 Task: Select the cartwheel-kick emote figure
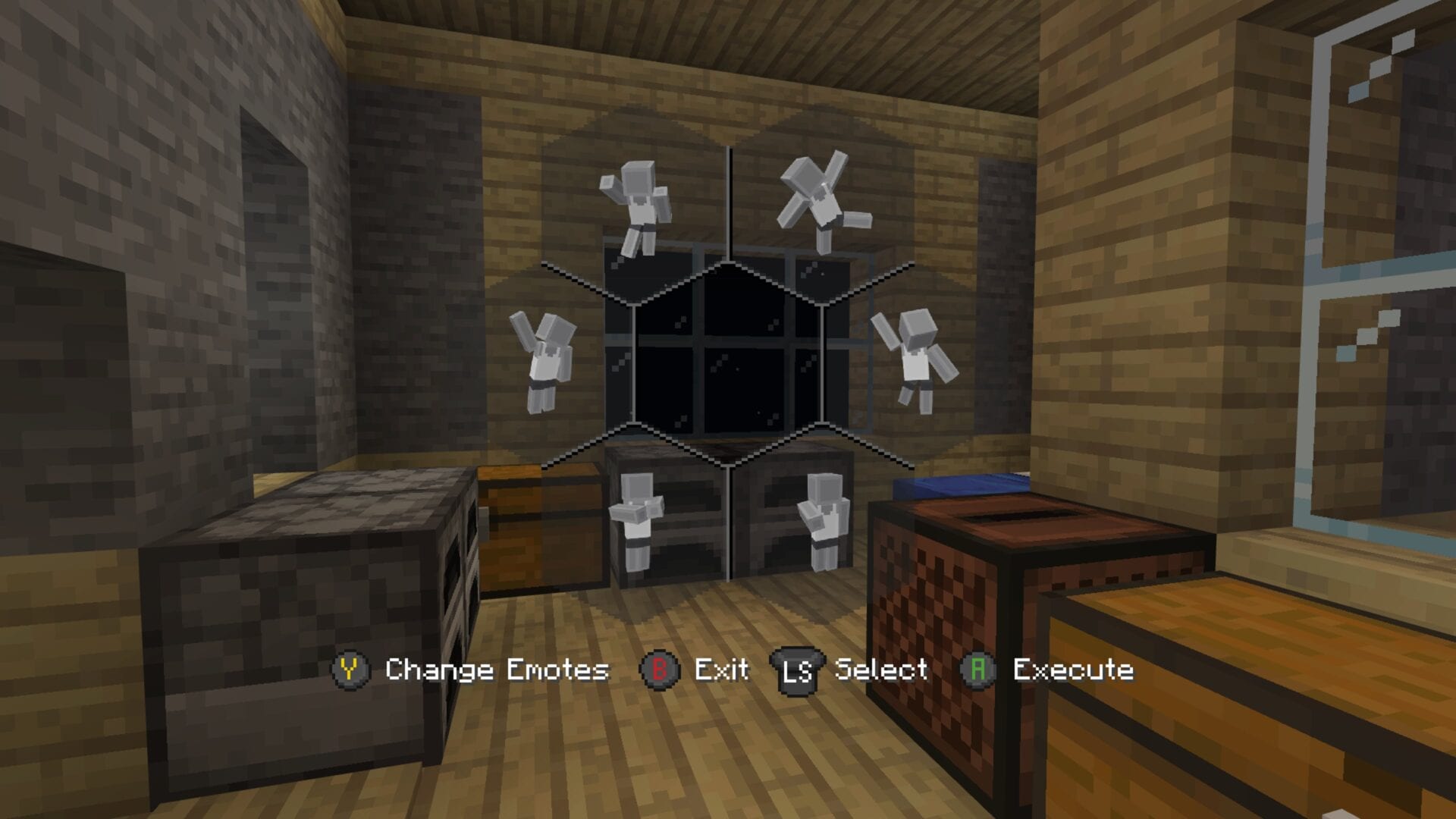823,201
